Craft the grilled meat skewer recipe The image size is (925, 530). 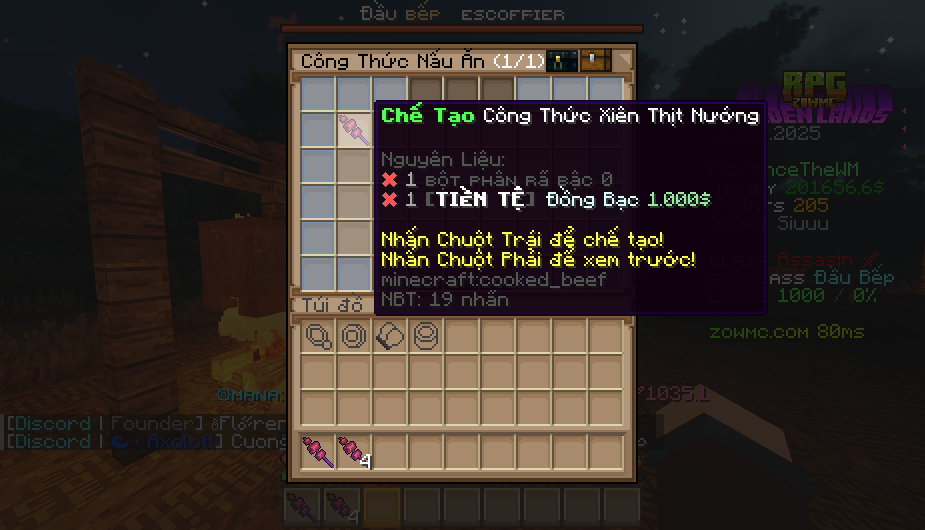(x=353, y=130)
